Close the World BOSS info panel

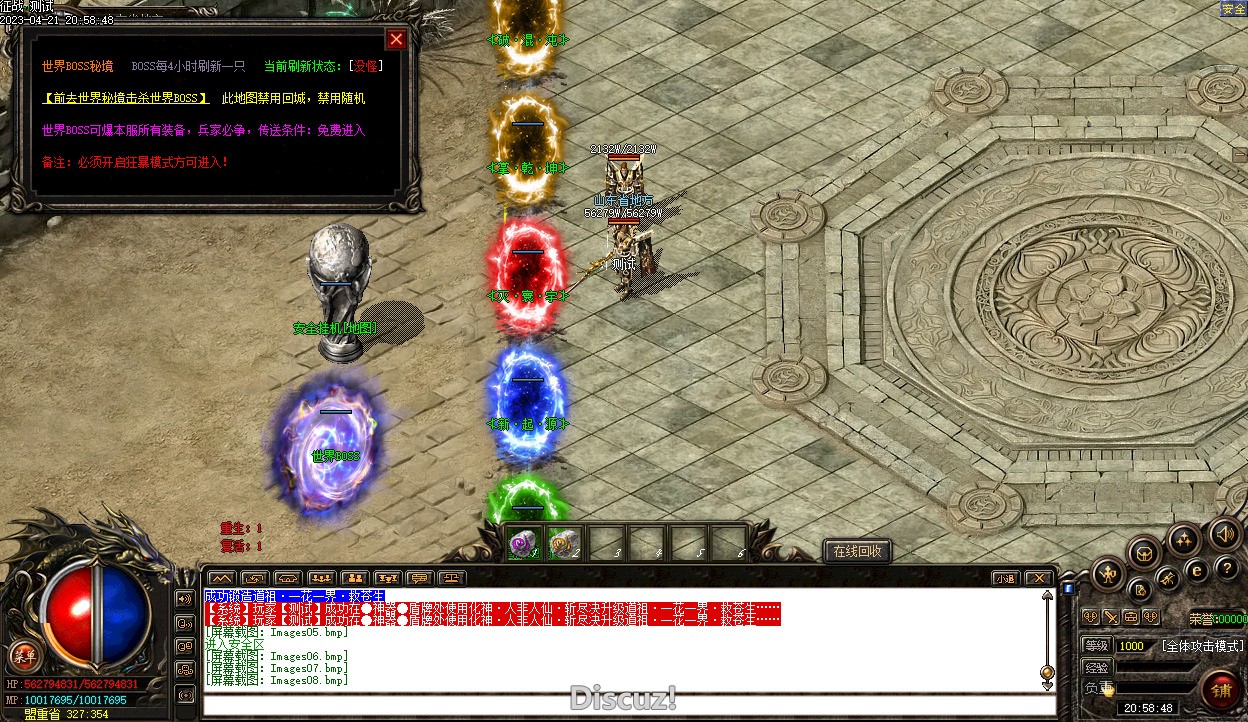click(x=397, y=39)
